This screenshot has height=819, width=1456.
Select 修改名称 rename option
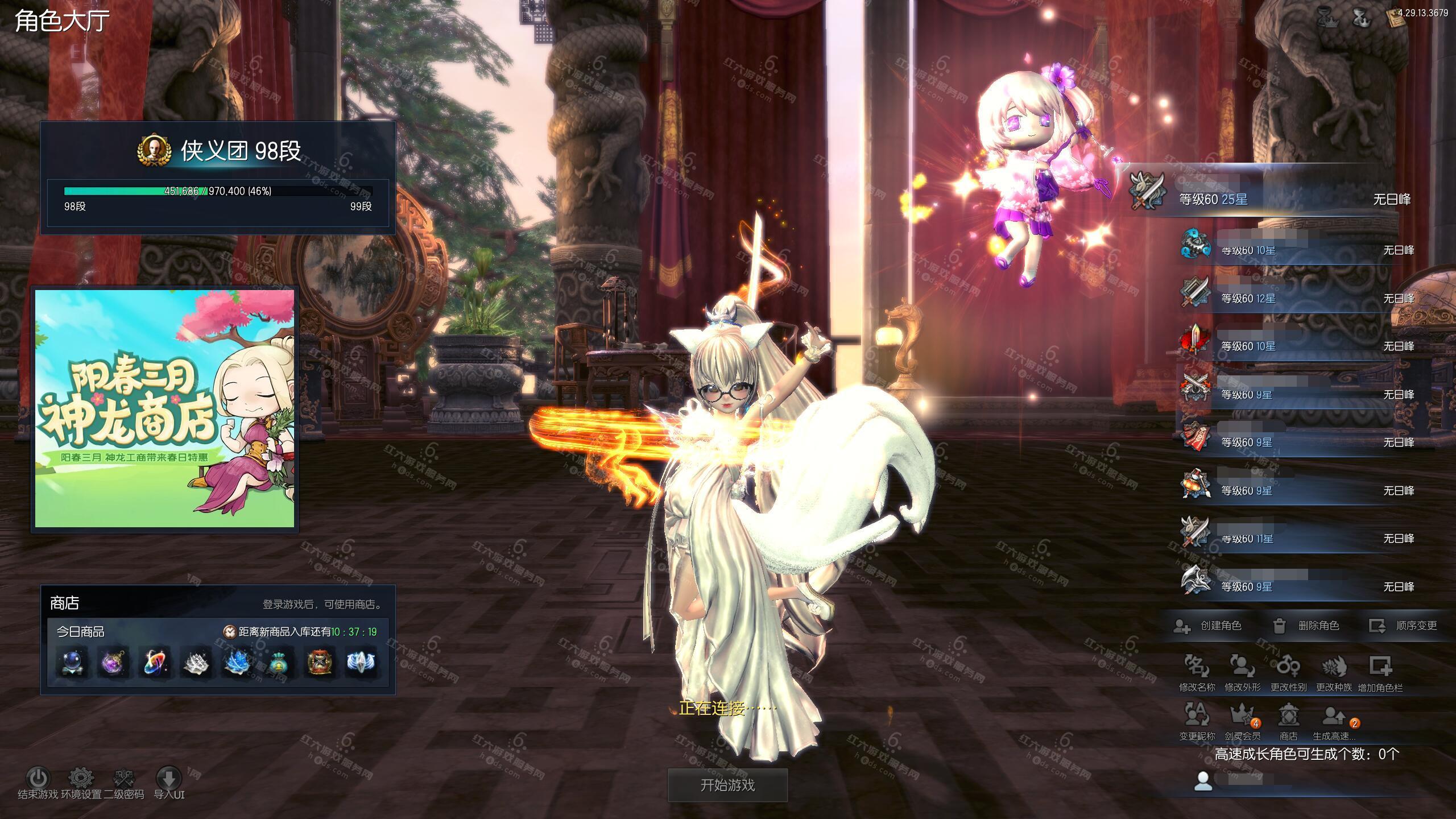pyautogui.click(x=1197, y=672)
